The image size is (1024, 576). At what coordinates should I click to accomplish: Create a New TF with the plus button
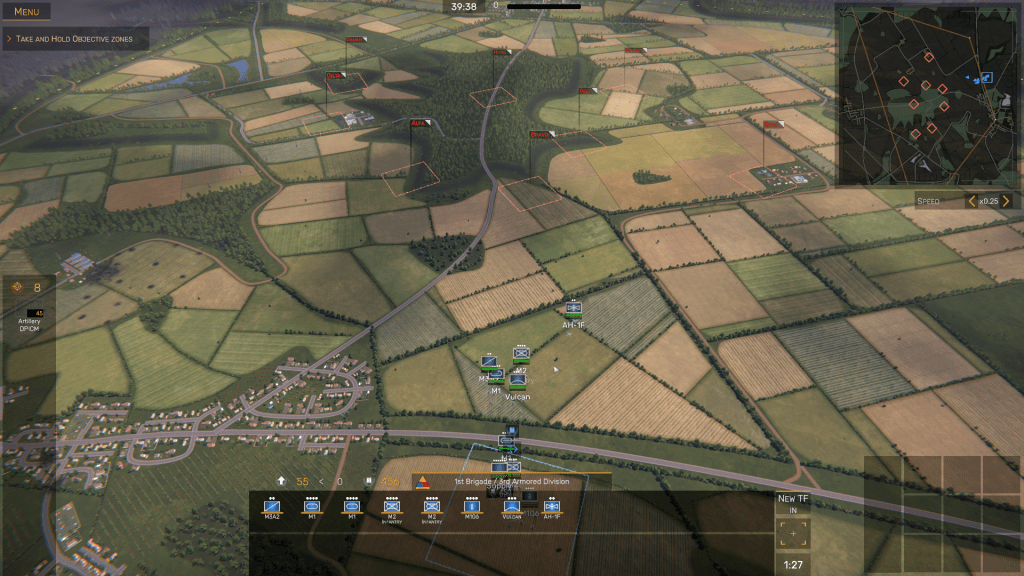[x=794, y=534]
